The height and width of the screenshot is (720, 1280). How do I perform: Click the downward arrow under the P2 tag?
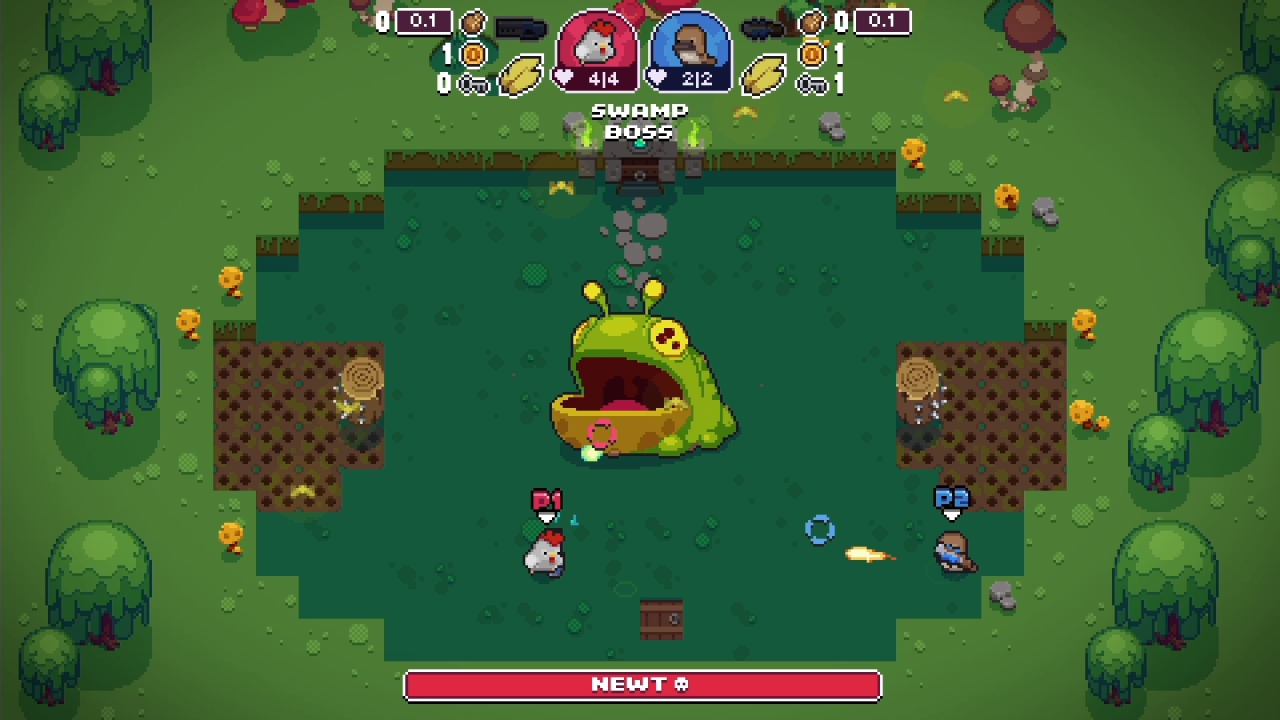pos(951,516)
